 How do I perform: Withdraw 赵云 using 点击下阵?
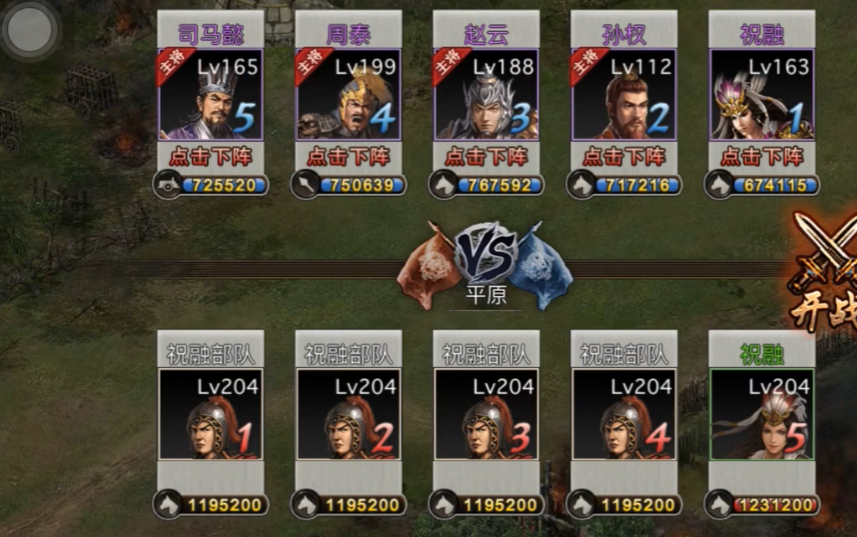[486, 157]
